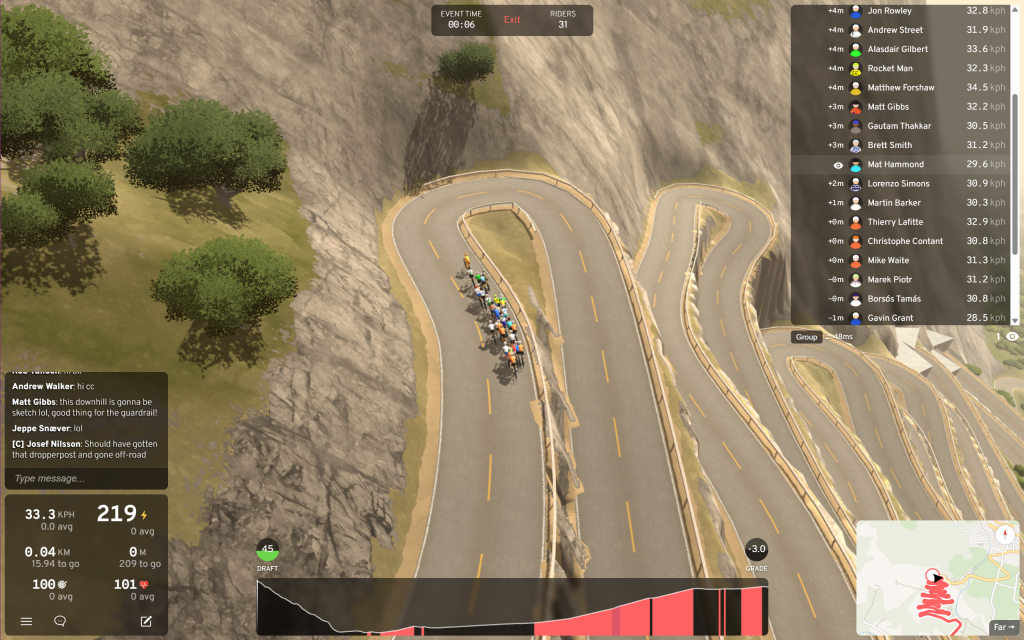Click the spectator eye icon below rider list
Image resolution: width=1024 pixels, height=640 pixels.
point(1012,337)
